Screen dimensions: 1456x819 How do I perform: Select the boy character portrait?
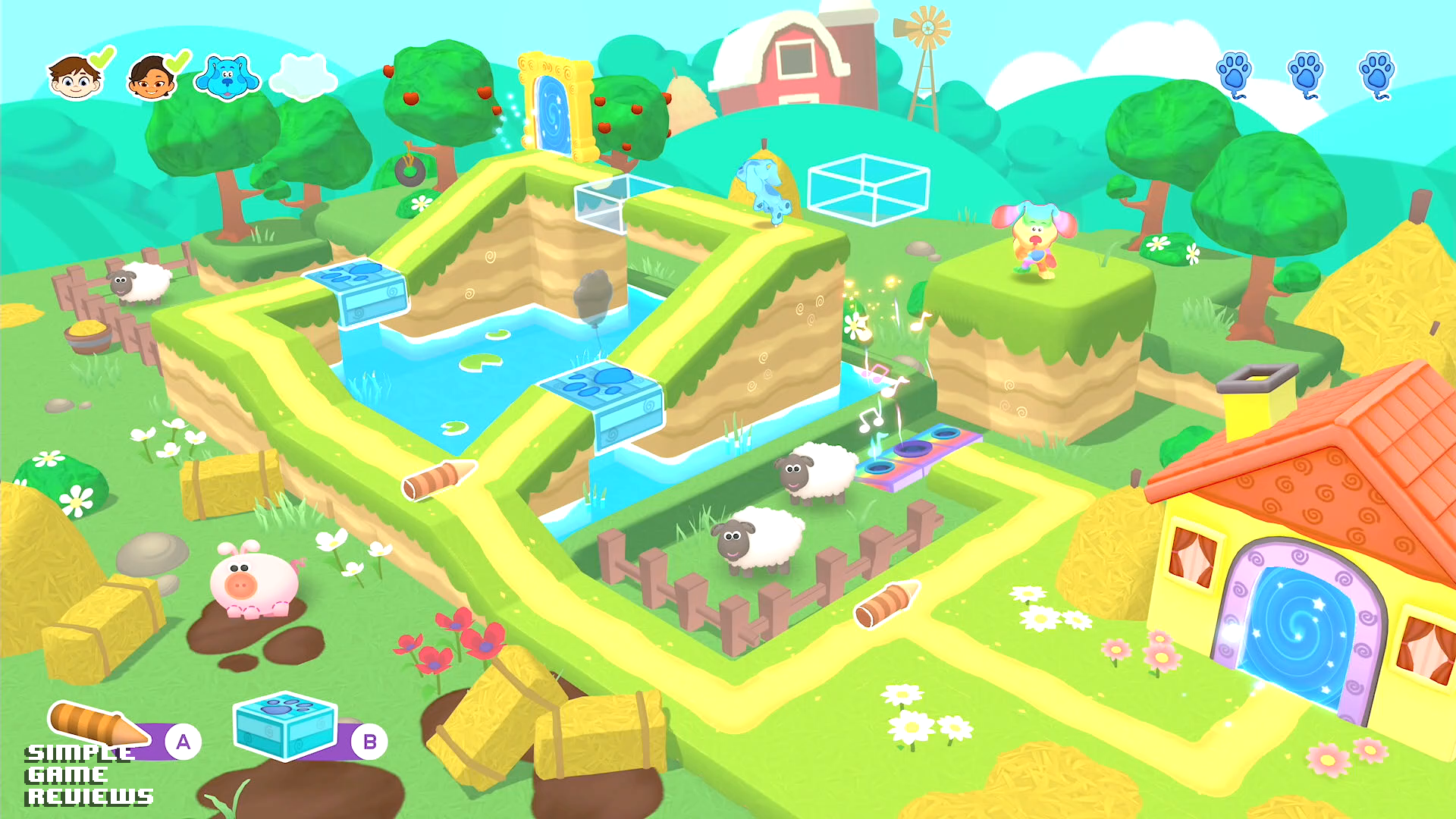coord(75,77)
